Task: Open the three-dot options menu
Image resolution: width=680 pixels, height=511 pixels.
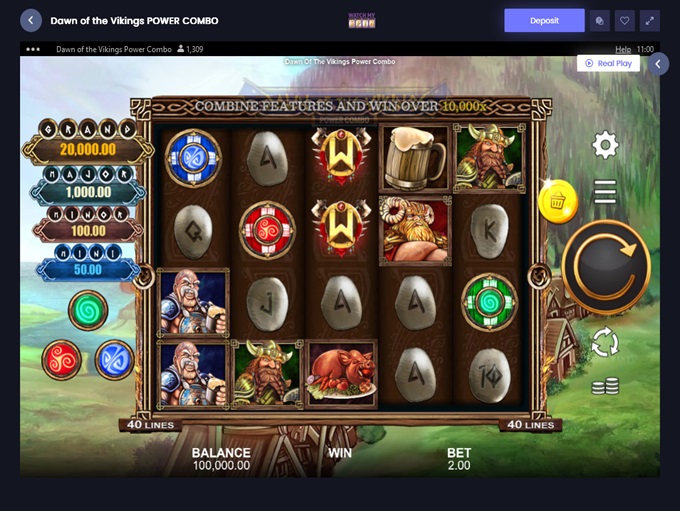Action: click(34, 49)
